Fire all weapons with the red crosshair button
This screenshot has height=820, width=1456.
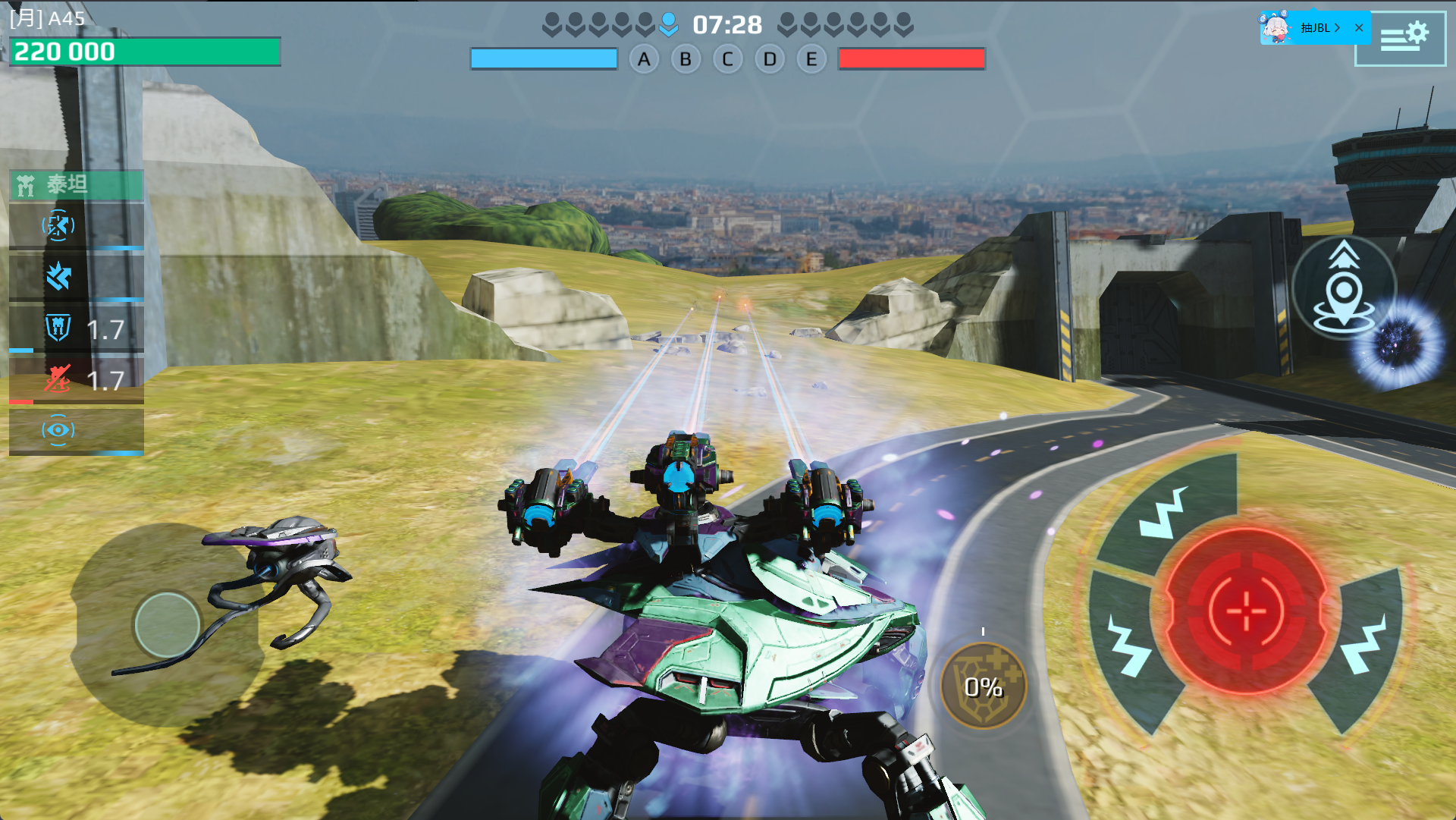click(x=1245, y=611)
